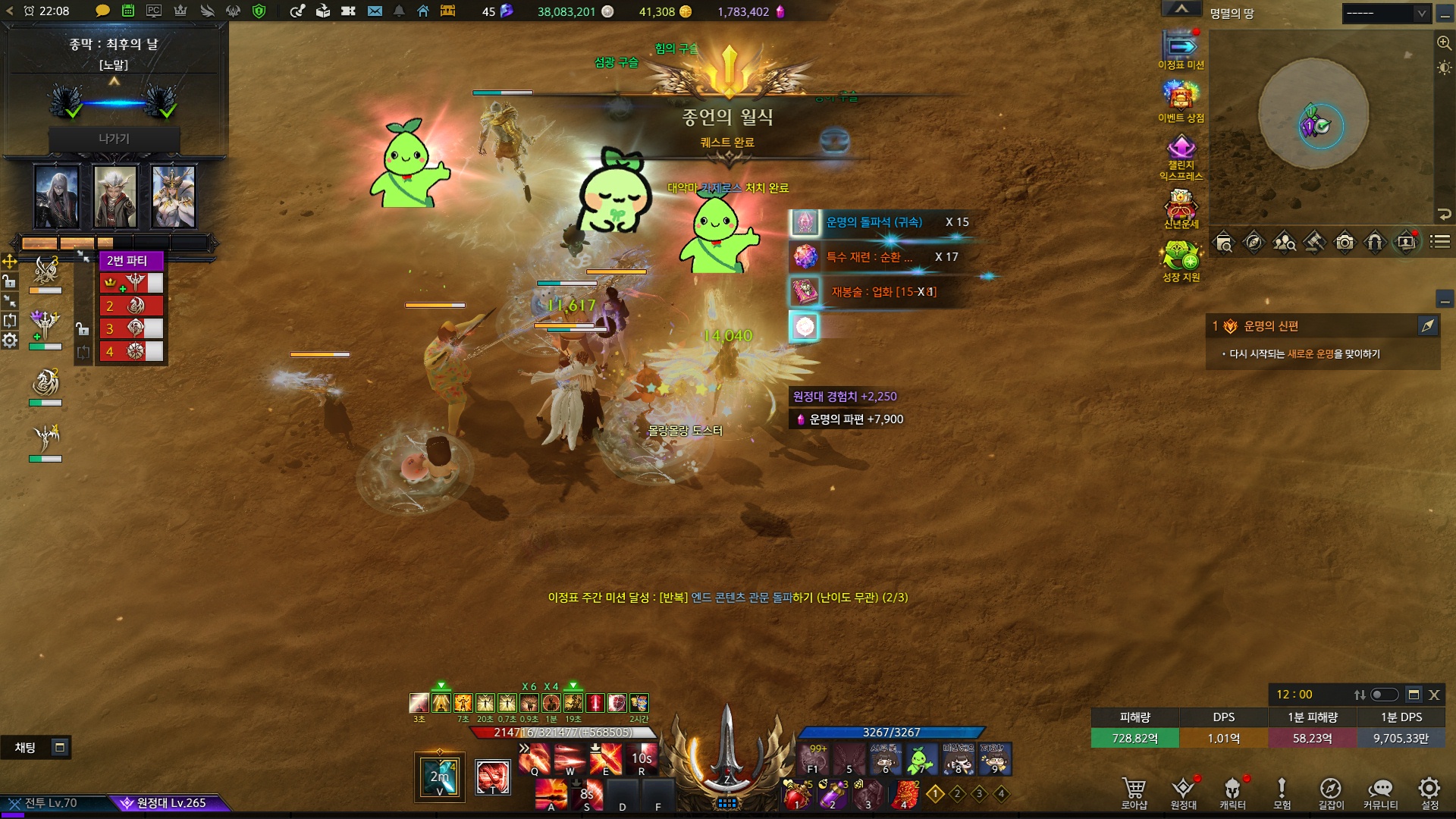The width and height of the screenshot is (1456, 819).
Task: Open the 원정대 expedition menu
Action: coord(1183,792)
